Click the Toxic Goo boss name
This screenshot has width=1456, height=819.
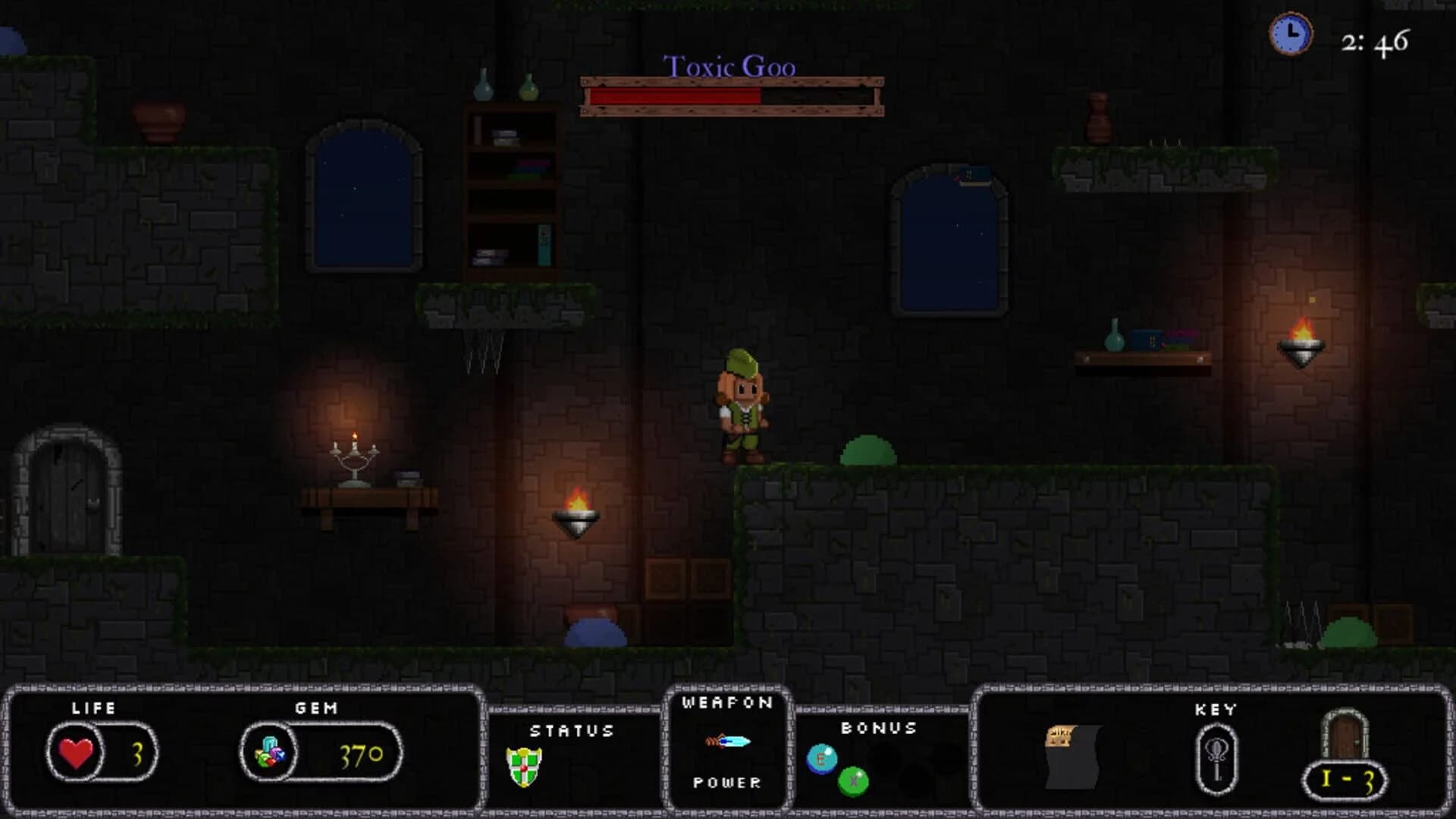point(730,67)
